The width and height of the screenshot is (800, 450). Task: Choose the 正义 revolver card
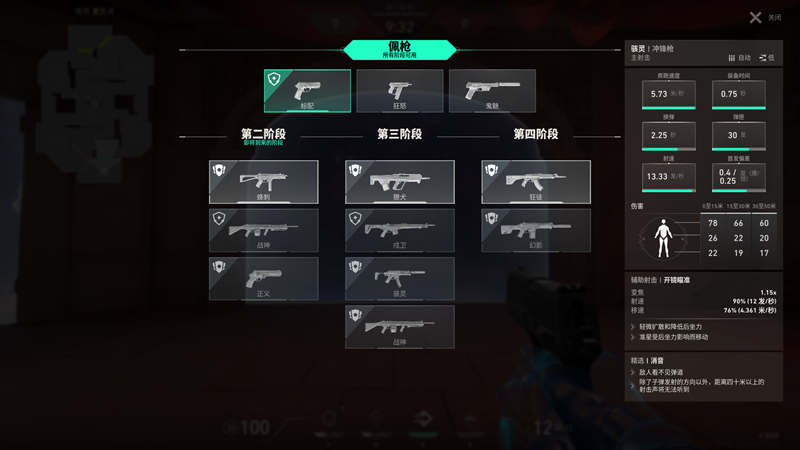(264, 278)
